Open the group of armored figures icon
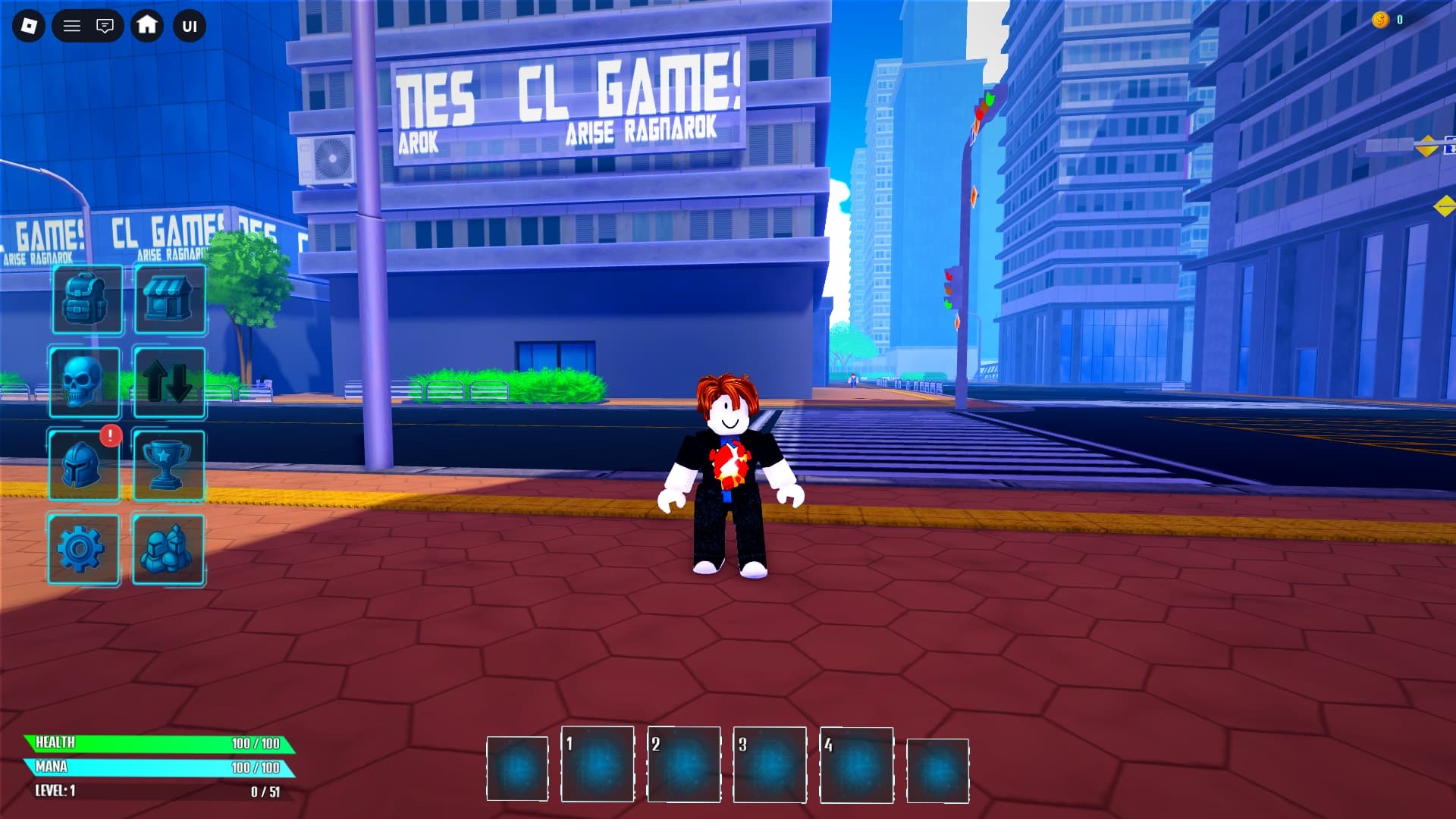The height and width of the screenshot is (819, 1456). coord(168,549)
